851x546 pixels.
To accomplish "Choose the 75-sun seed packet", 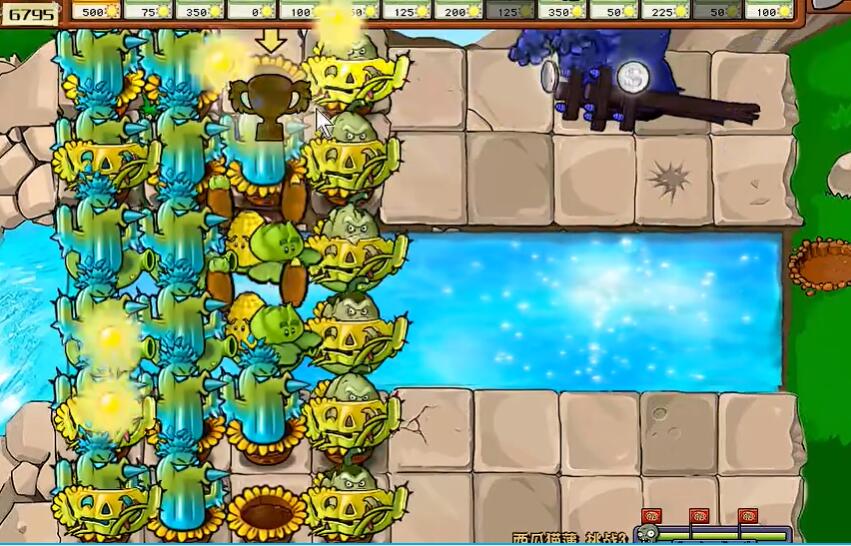I will click(x=149, y=11).
